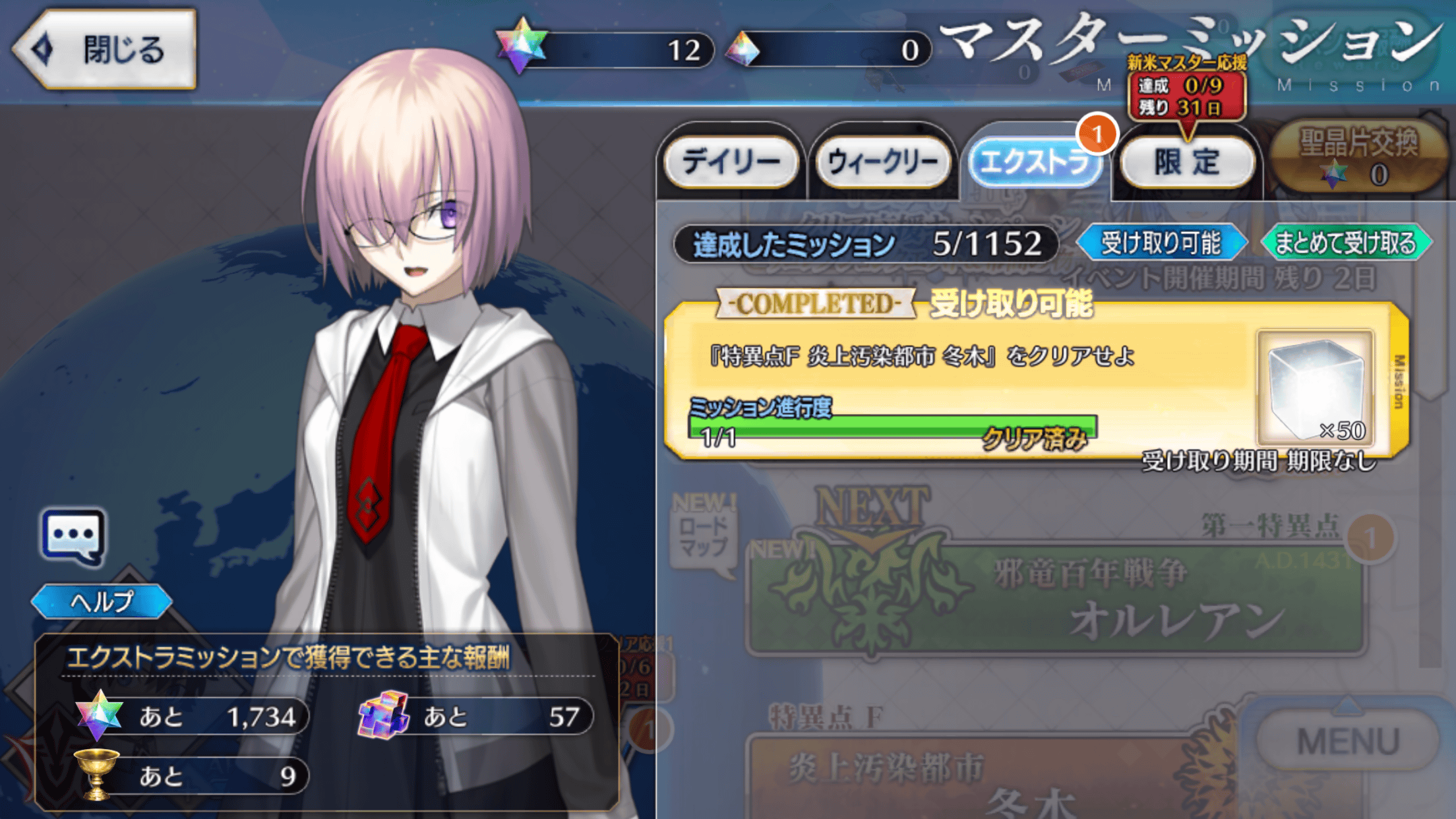
Task: Open the ウィークリー weekly tab
Action: (883, 162)
